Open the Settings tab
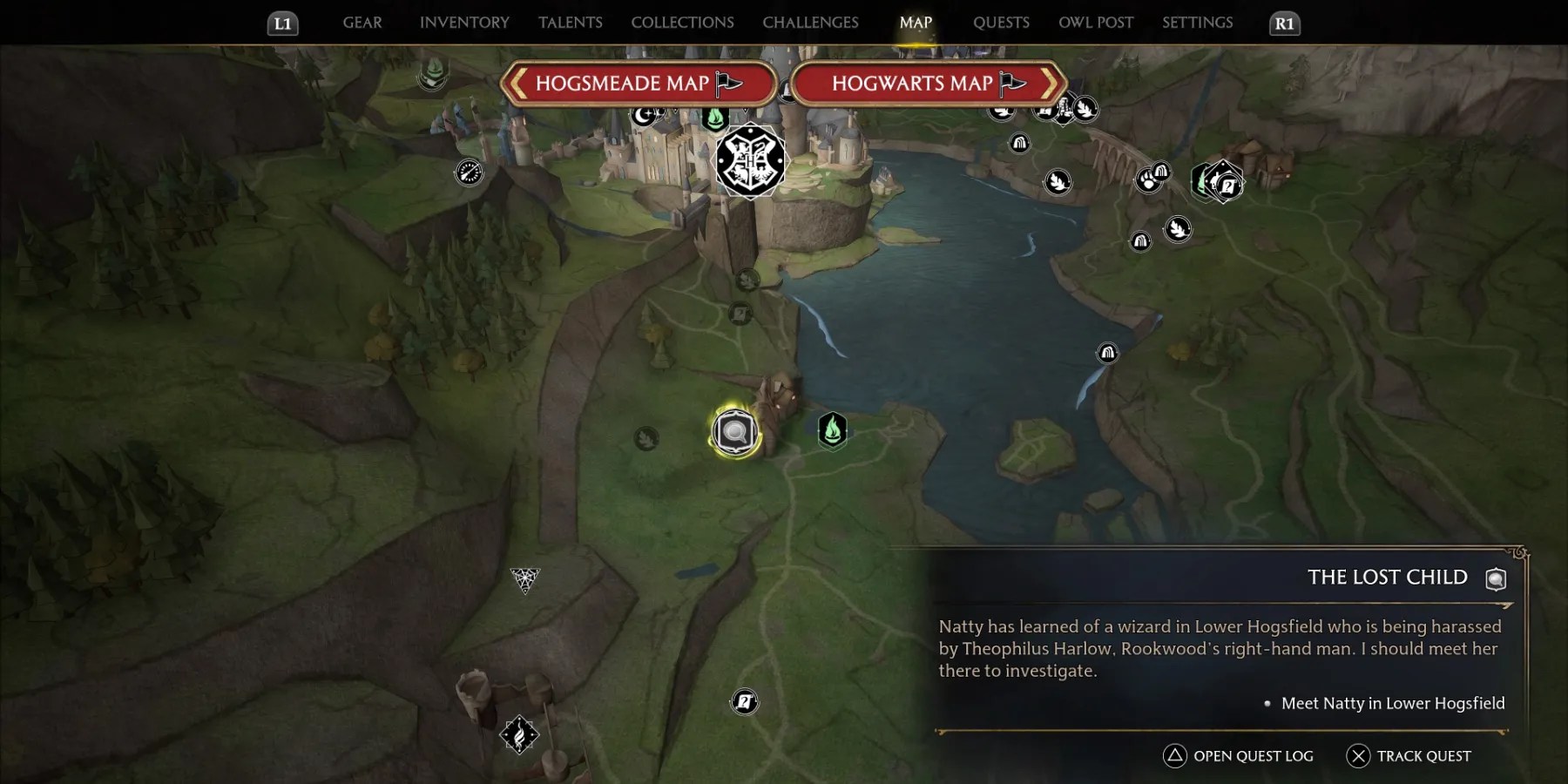Screen dimensions: 1568x784 pyautogui.click(x=1197, y=23)
